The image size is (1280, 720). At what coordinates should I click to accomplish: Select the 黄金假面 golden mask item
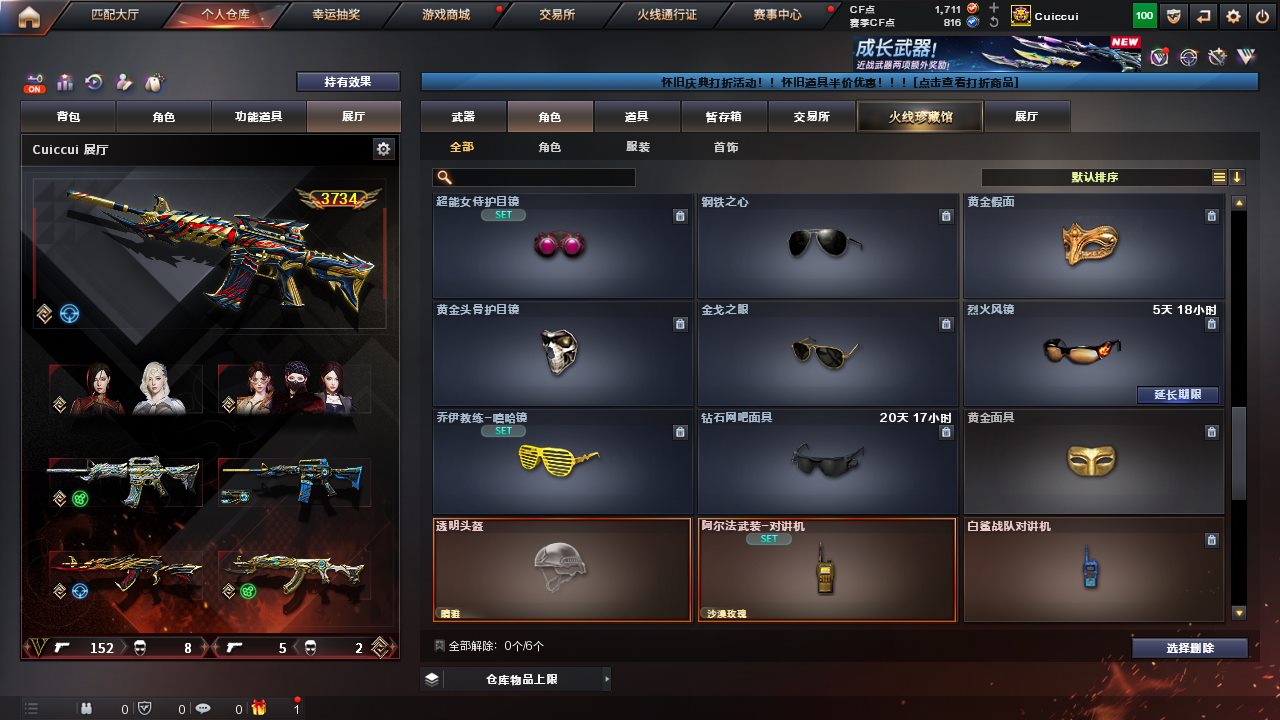click(x=1093, y=246)
